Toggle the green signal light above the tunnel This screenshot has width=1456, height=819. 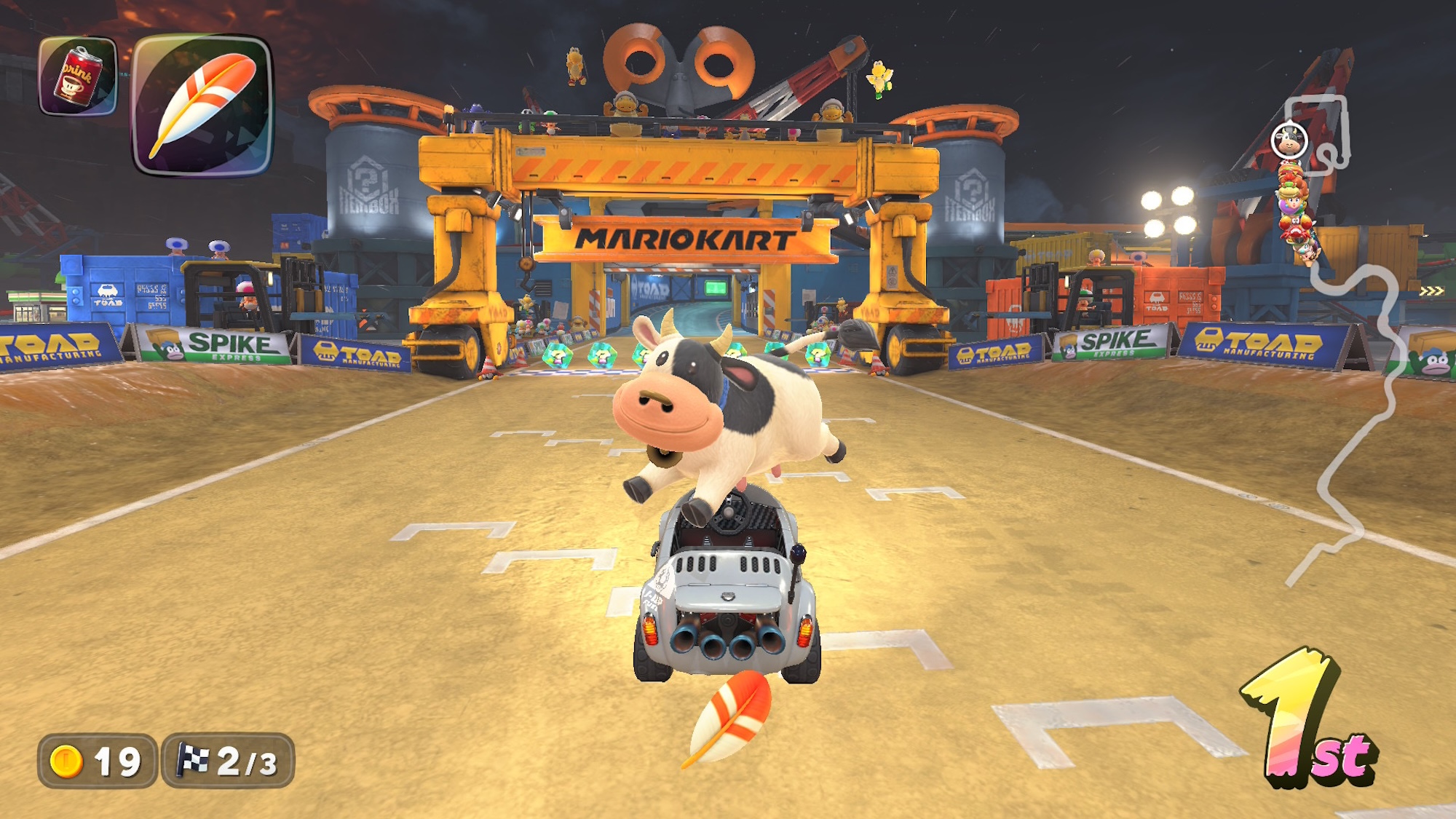click(715, 288)
